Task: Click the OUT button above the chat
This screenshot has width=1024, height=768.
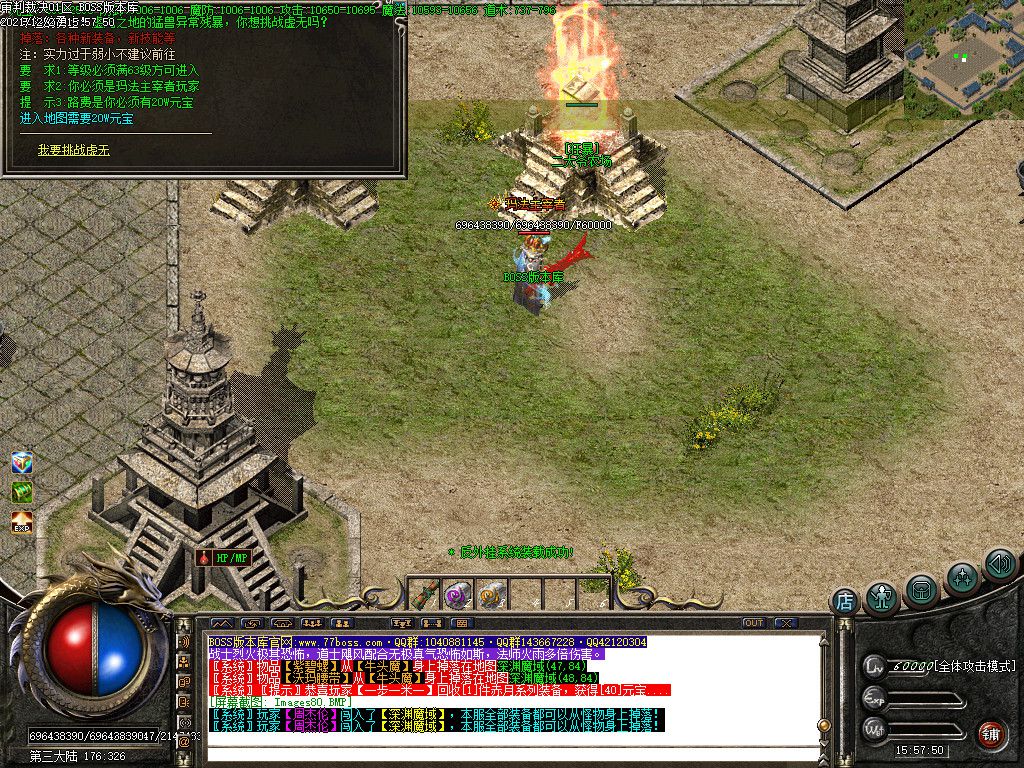Action: point(754,623)
